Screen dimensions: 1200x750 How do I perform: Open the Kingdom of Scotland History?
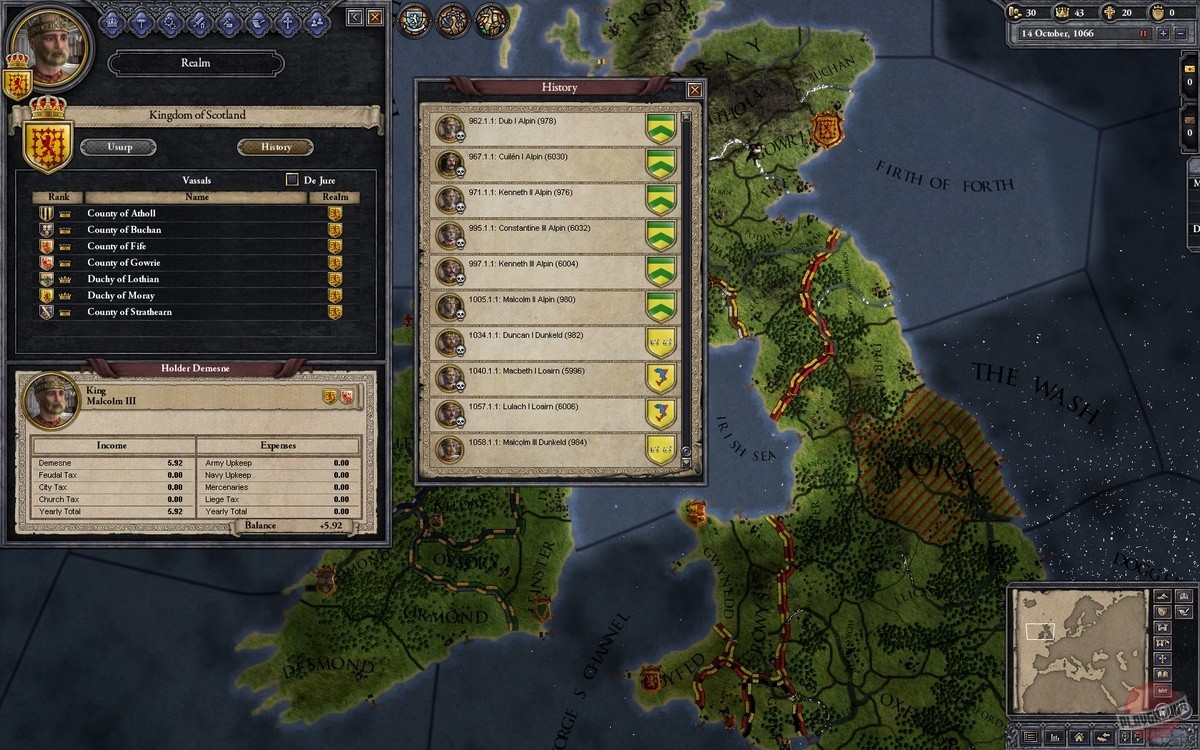click(x=276, y=147)
